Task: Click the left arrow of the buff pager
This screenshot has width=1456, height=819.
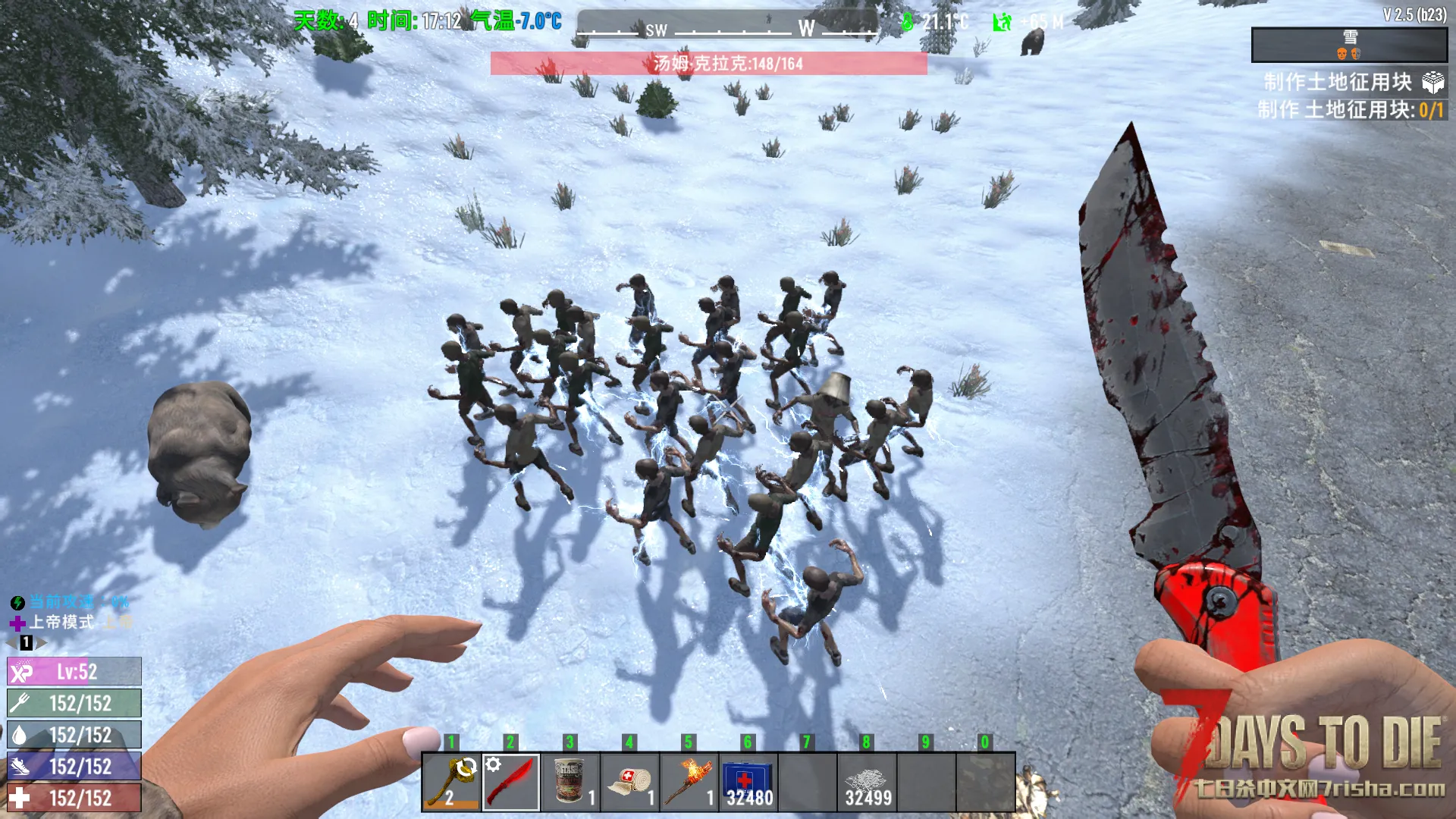Action: coord(11,643)
